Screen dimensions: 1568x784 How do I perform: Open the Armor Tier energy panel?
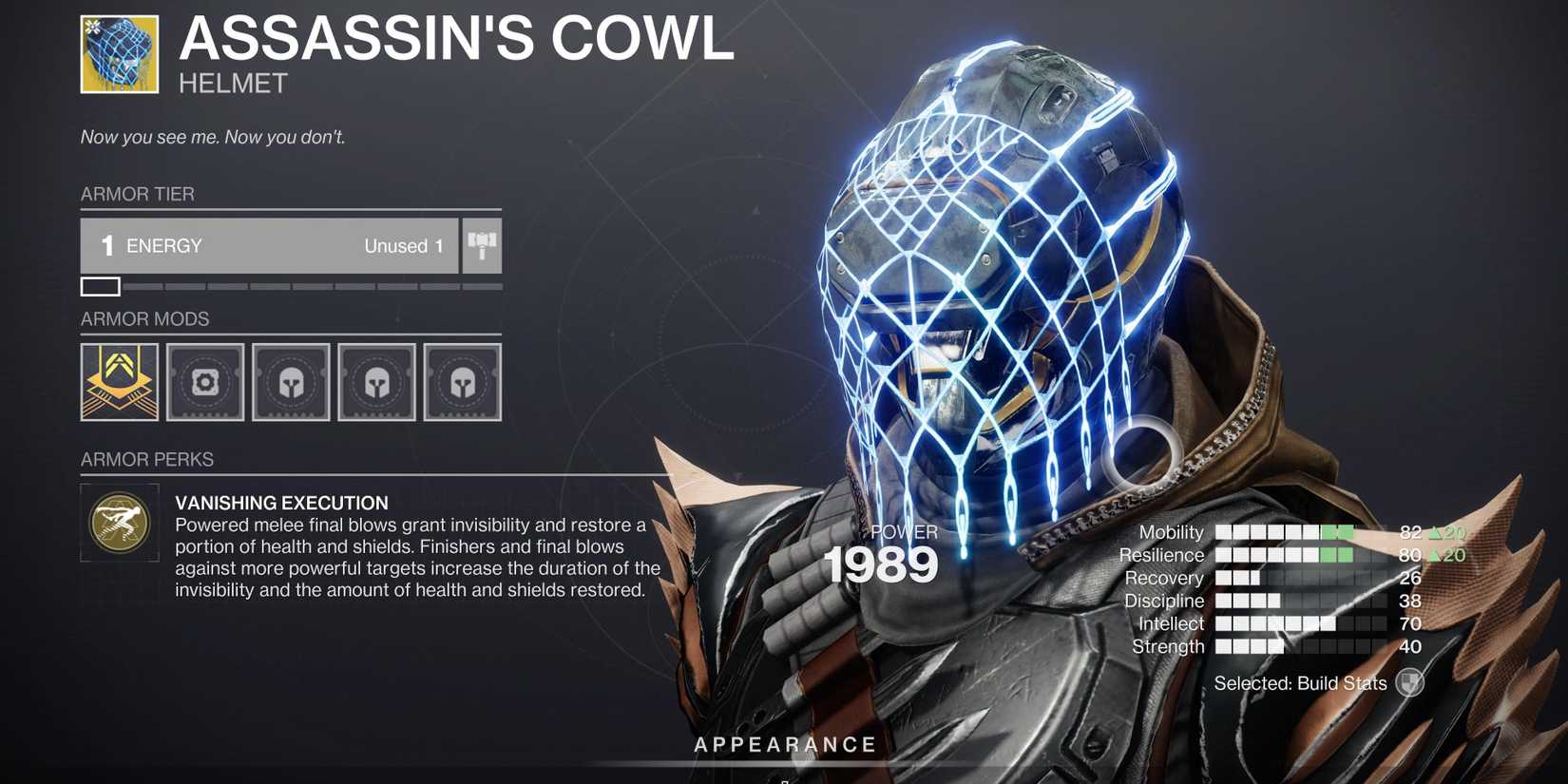pos(269,245)
